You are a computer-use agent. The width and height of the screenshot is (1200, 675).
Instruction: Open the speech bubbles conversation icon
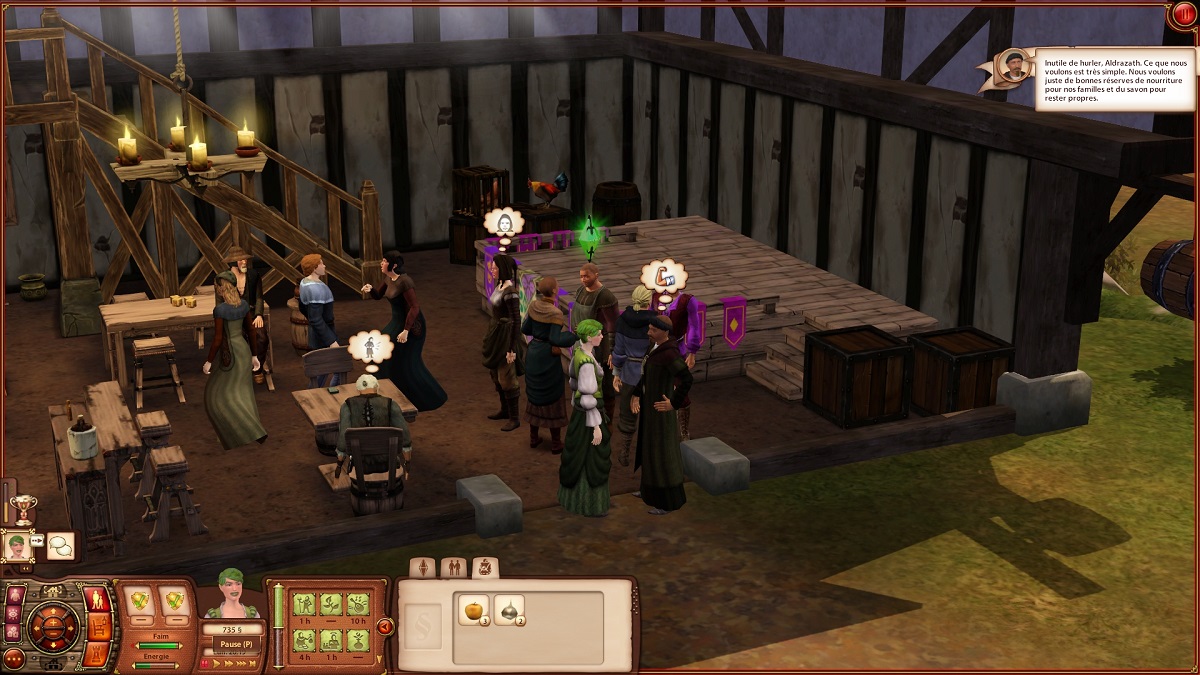[x=61, y=545]
